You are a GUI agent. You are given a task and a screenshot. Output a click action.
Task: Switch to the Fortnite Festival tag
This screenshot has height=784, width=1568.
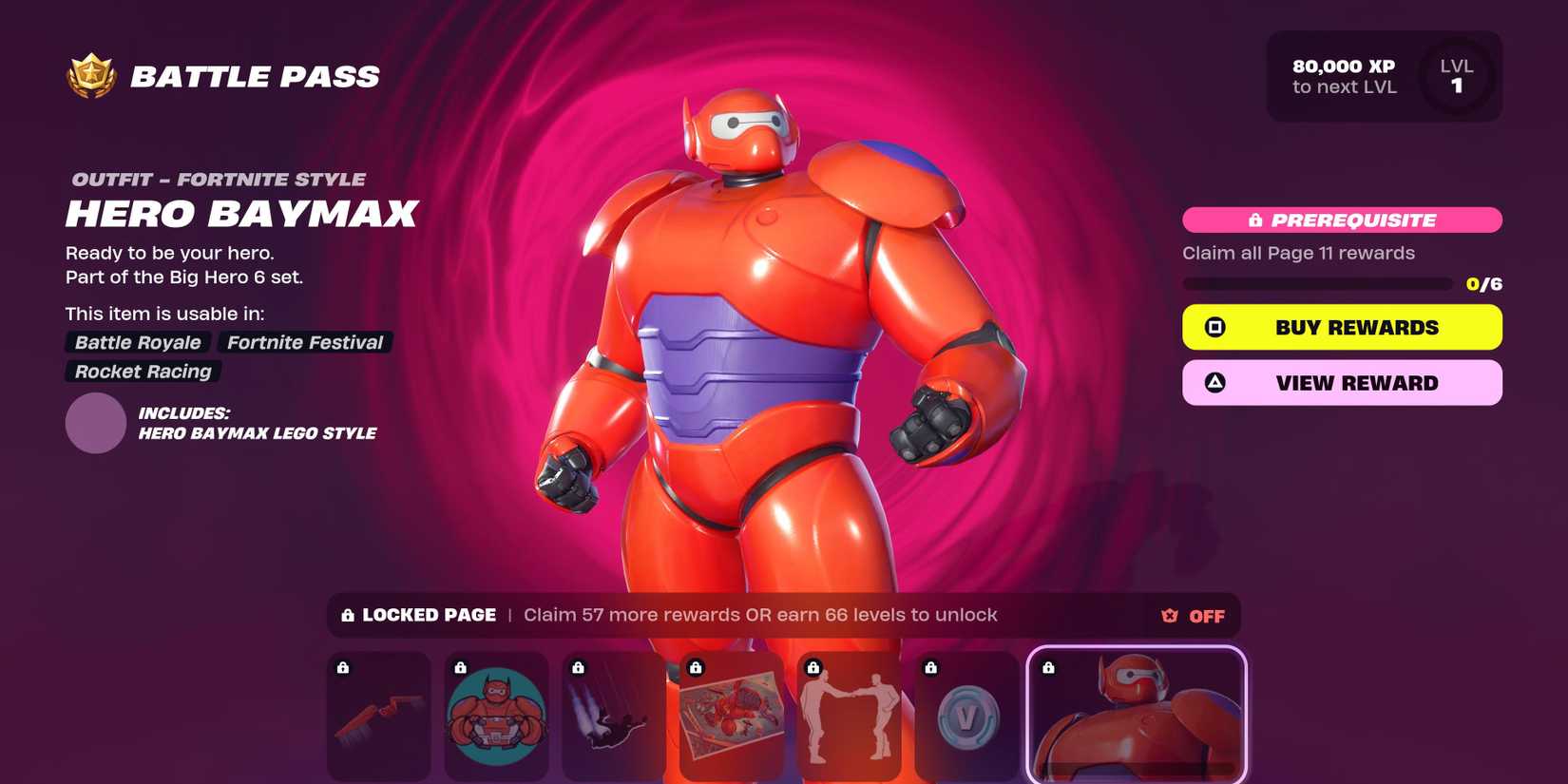(x=304, y=342)
